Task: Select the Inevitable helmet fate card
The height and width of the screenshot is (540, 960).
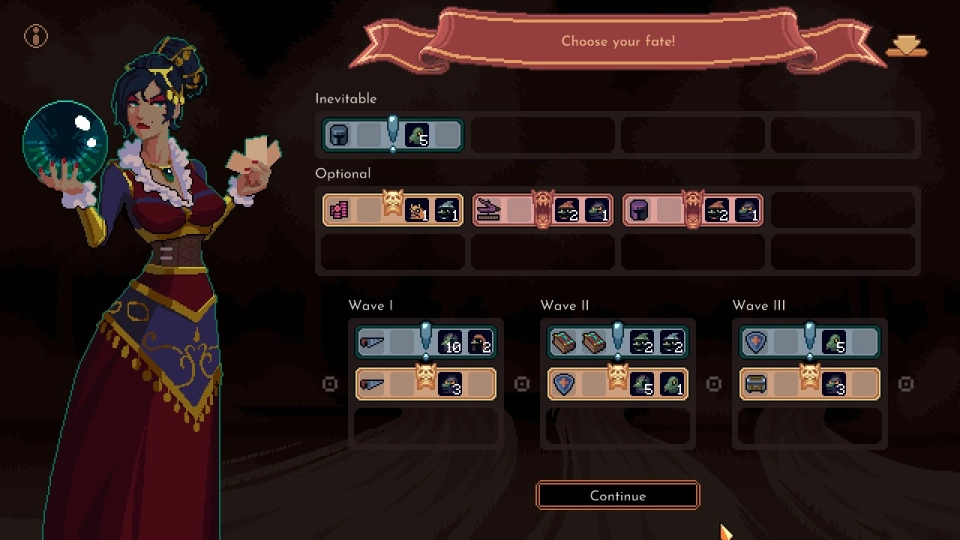Action: (393, 135)
